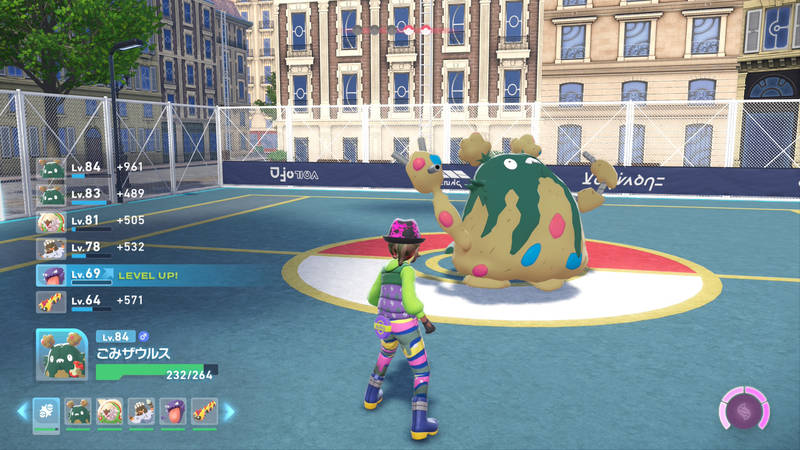This screenshot has width=800, height=450.
Task: Activate the pink Mega energy gauge icon
Action: 744,409
